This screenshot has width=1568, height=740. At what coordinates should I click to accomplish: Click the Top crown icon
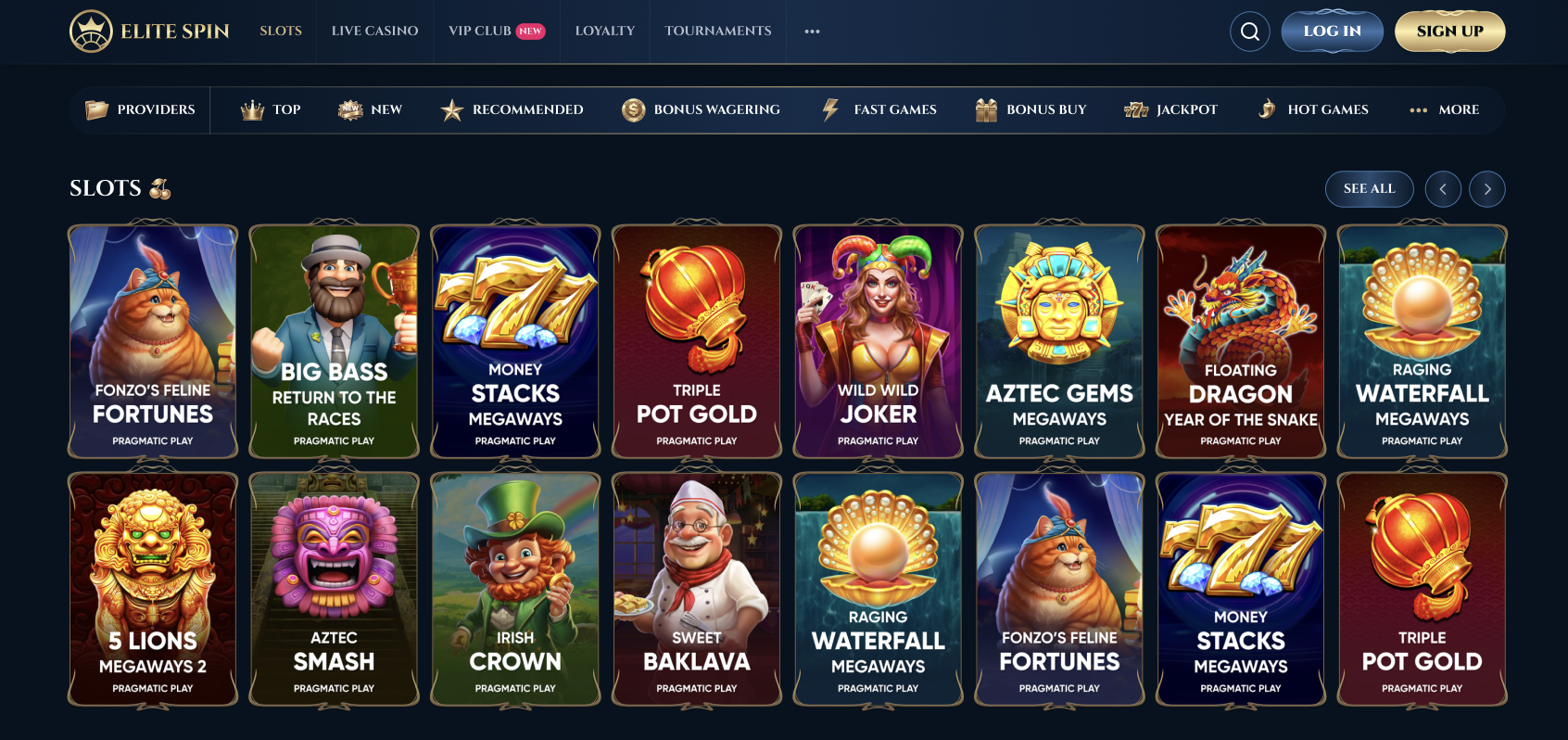(251, 109)
